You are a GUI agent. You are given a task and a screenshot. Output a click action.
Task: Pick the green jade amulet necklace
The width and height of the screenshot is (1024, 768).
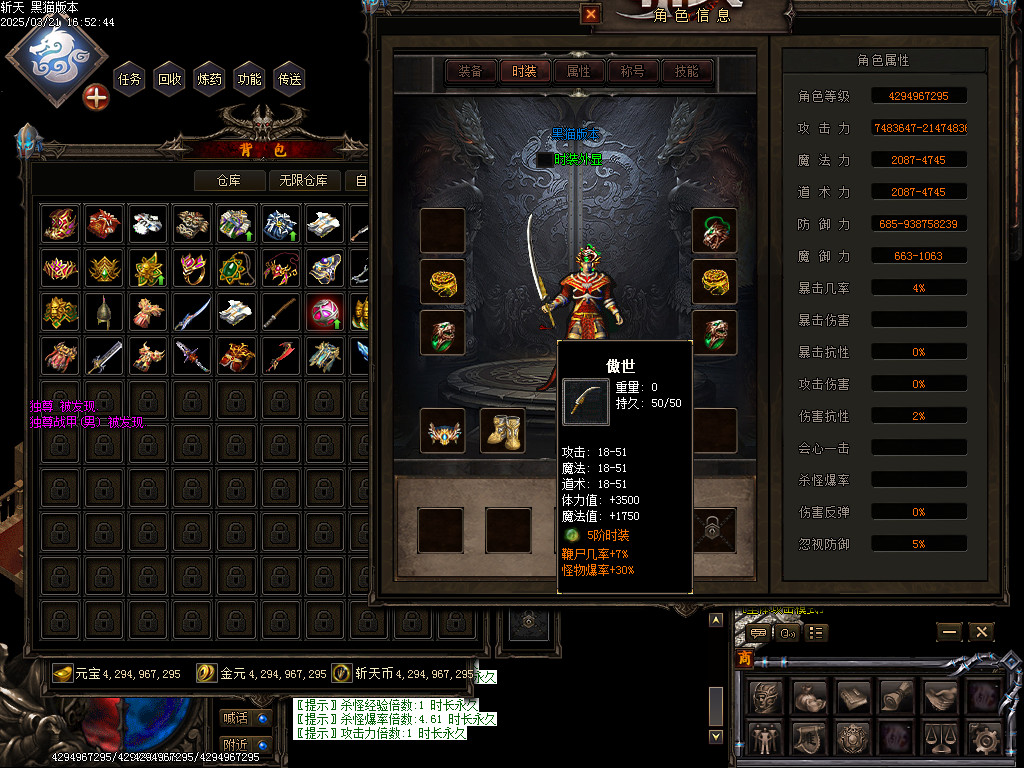[237, 268]
